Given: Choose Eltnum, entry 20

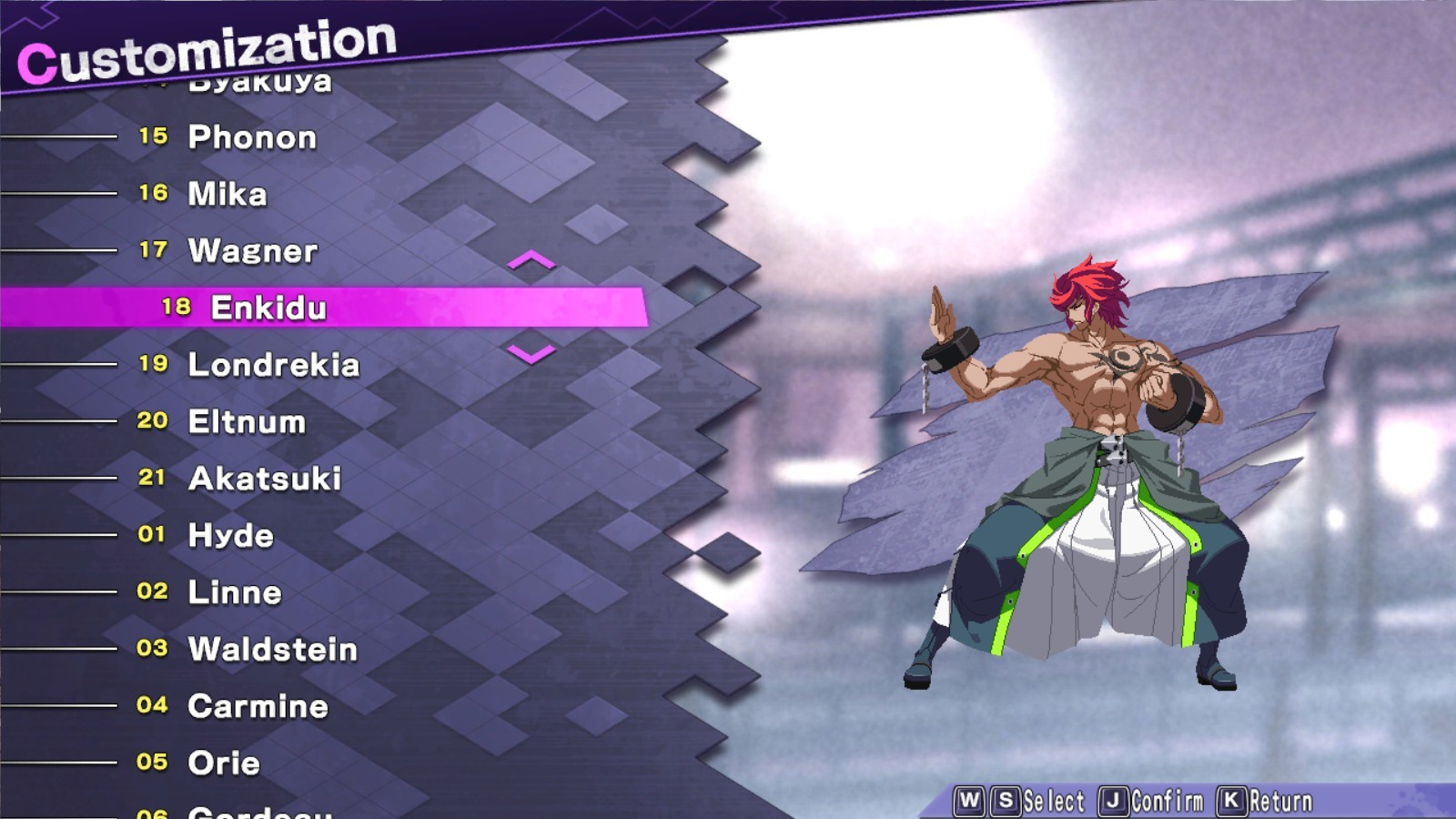Looking at the screenshot, I should (244, 421).
